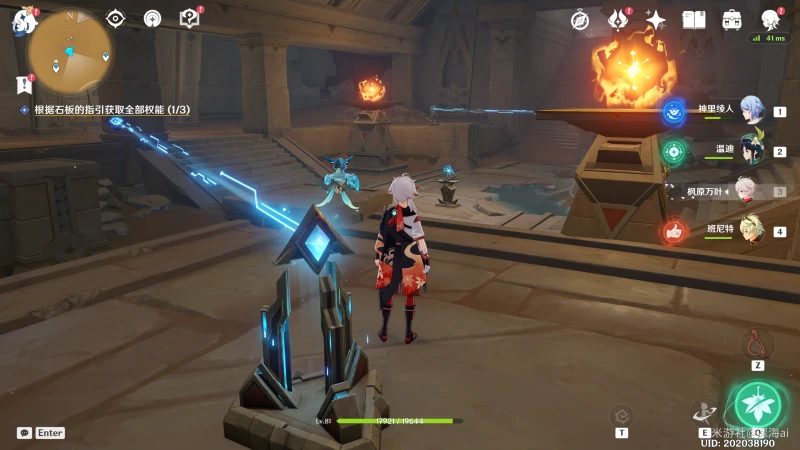Open the quest log banner icon

tap(24, 85)
